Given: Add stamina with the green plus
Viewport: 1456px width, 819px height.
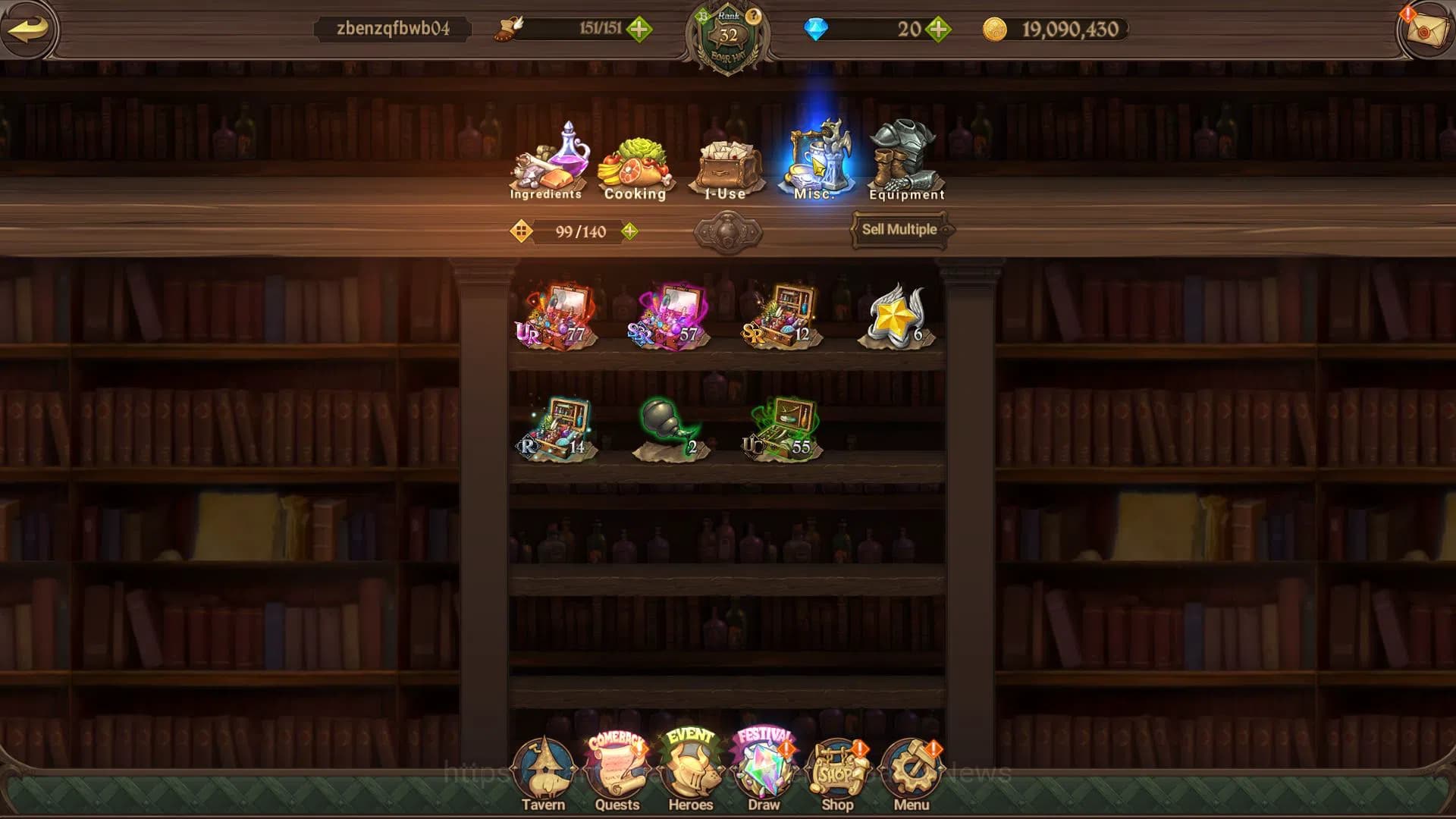Looking at the screenshot, I should coord(639,30).
